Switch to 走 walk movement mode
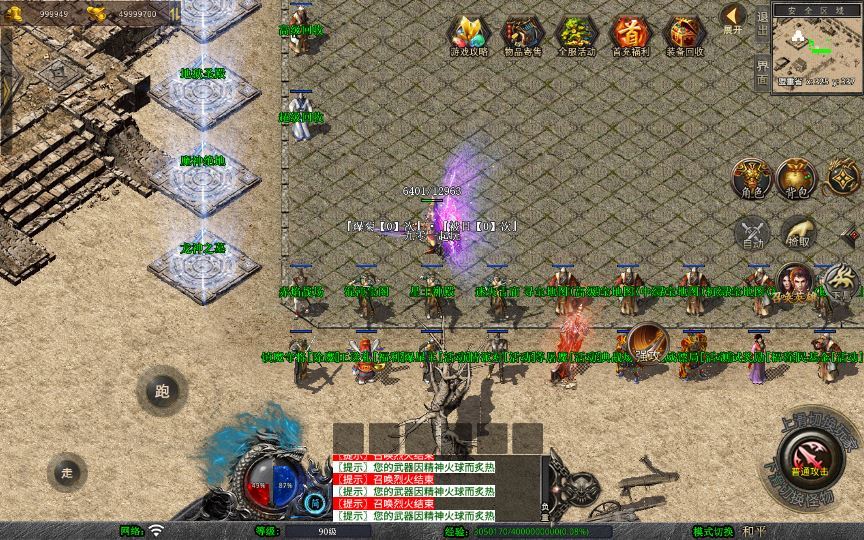Viewport: 864px width, 540px height. coord(67,472)
